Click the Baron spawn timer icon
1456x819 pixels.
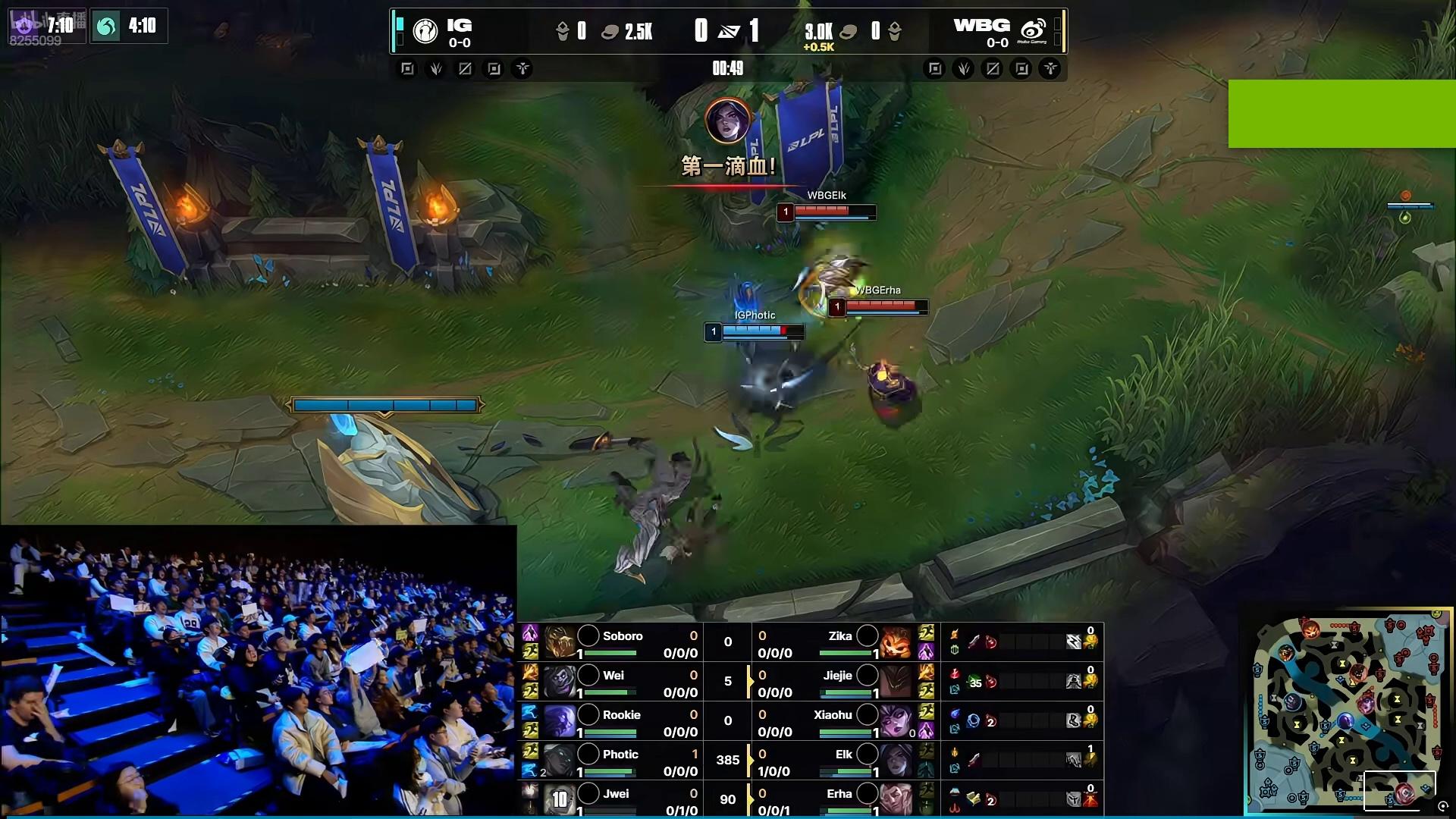click(x=24, y=27)
